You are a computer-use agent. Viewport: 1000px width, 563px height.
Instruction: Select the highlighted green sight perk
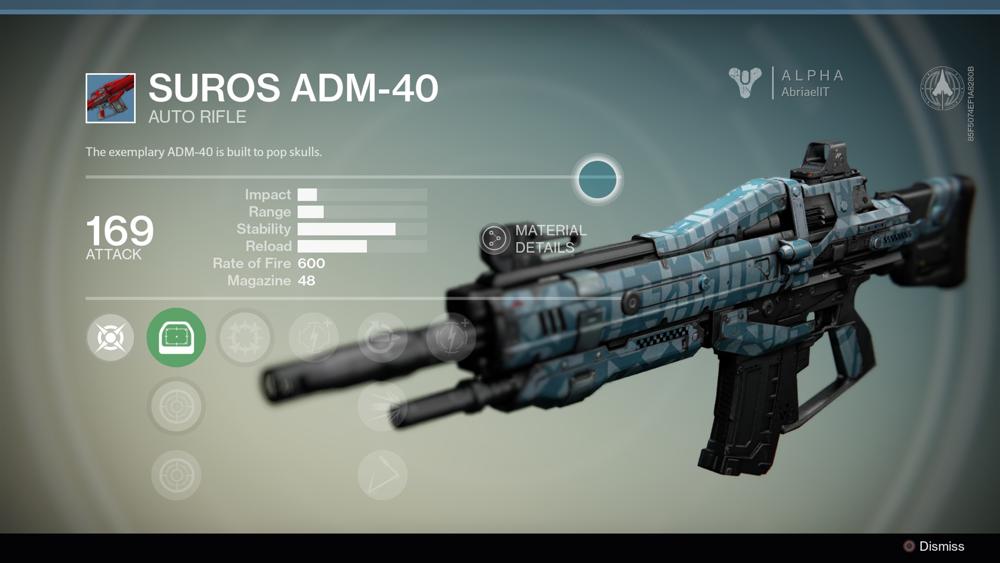(176, 338)
